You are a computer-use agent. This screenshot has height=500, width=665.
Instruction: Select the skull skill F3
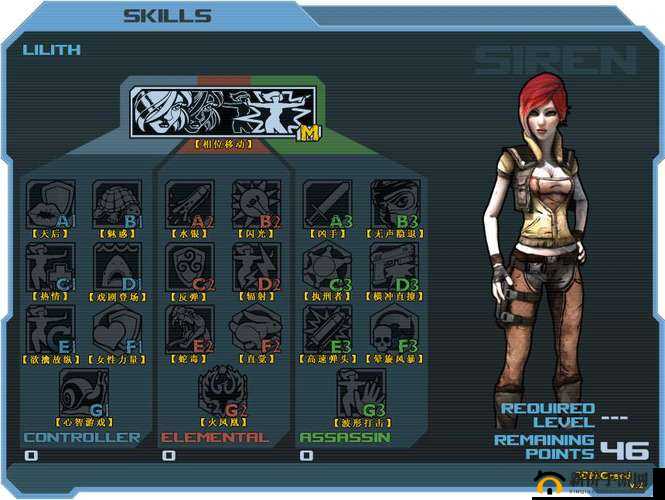(395, 329)
